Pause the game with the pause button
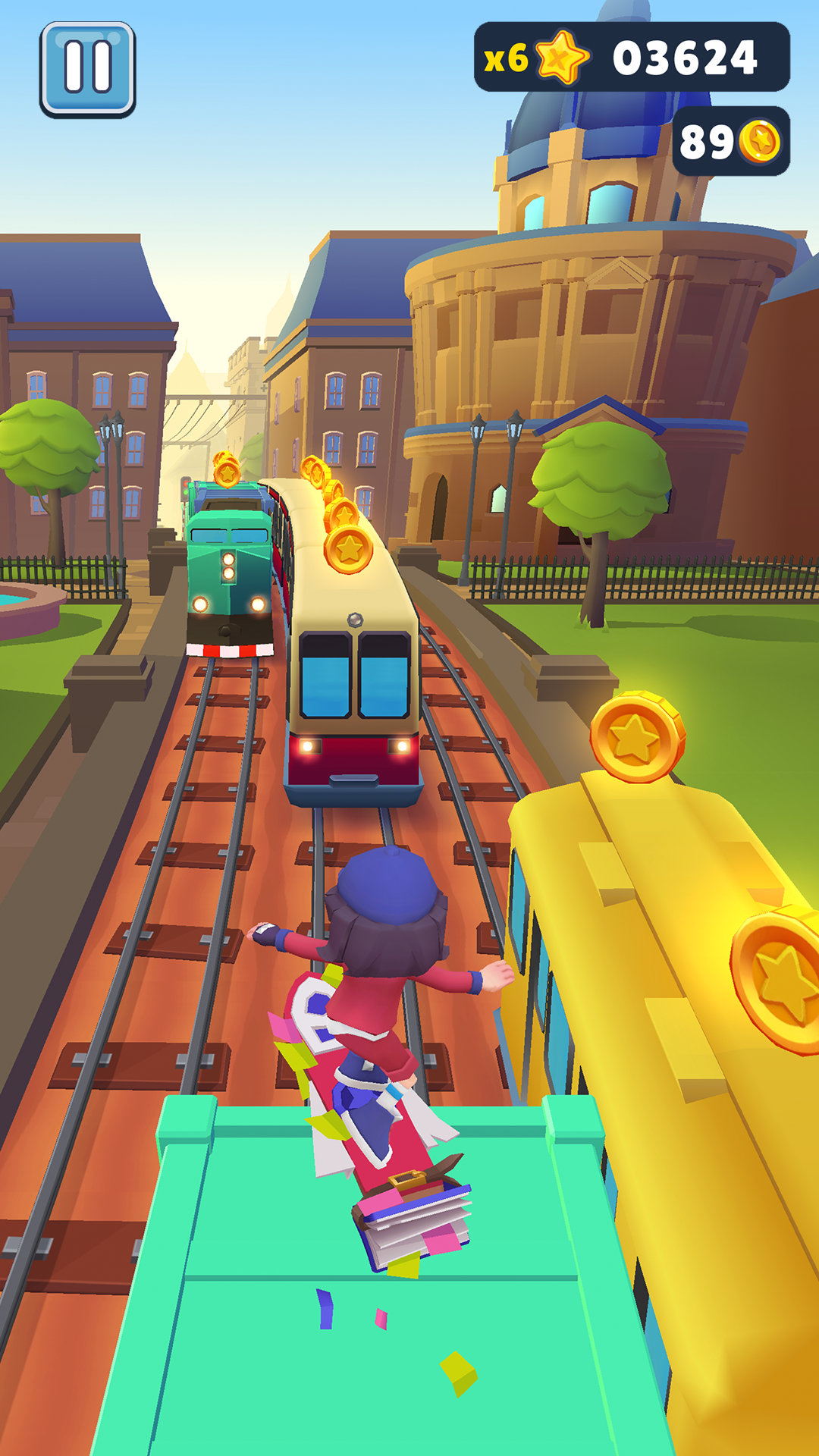The width and height of the screenshot is (819, 1456). [88, 69]
